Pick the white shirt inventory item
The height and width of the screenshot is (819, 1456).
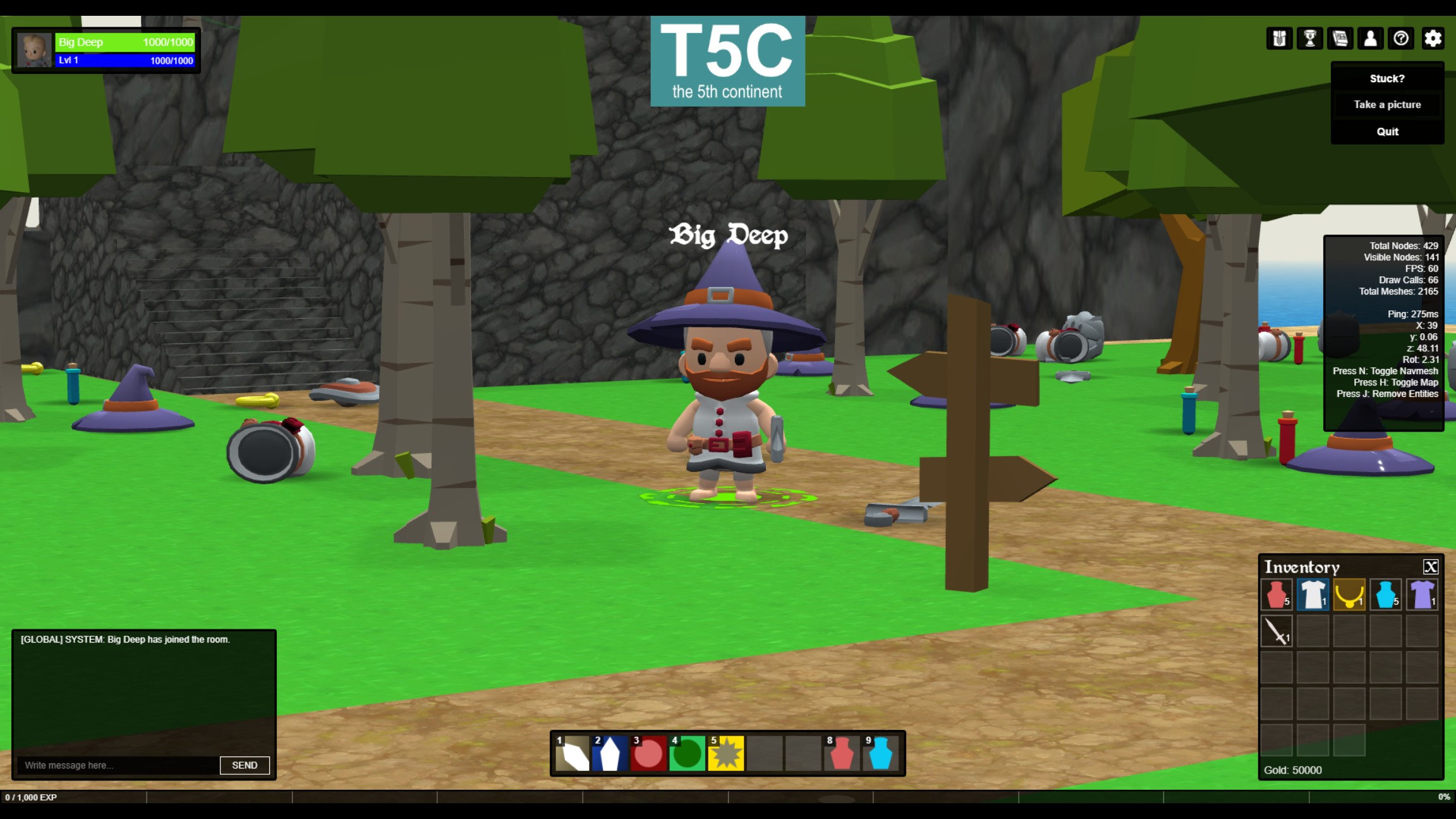[x=1313, y=595]
